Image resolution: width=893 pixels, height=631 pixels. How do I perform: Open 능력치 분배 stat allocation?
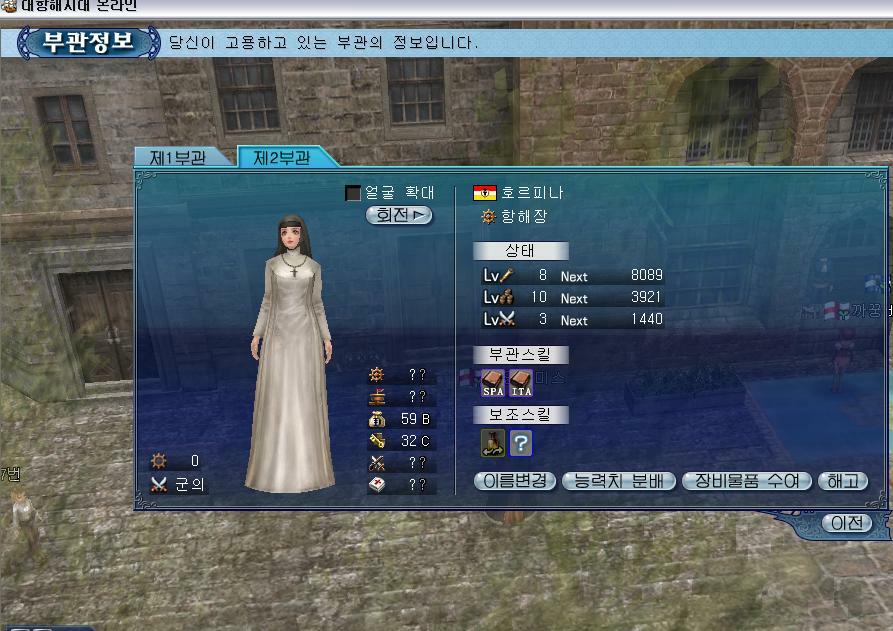(619, 481)
